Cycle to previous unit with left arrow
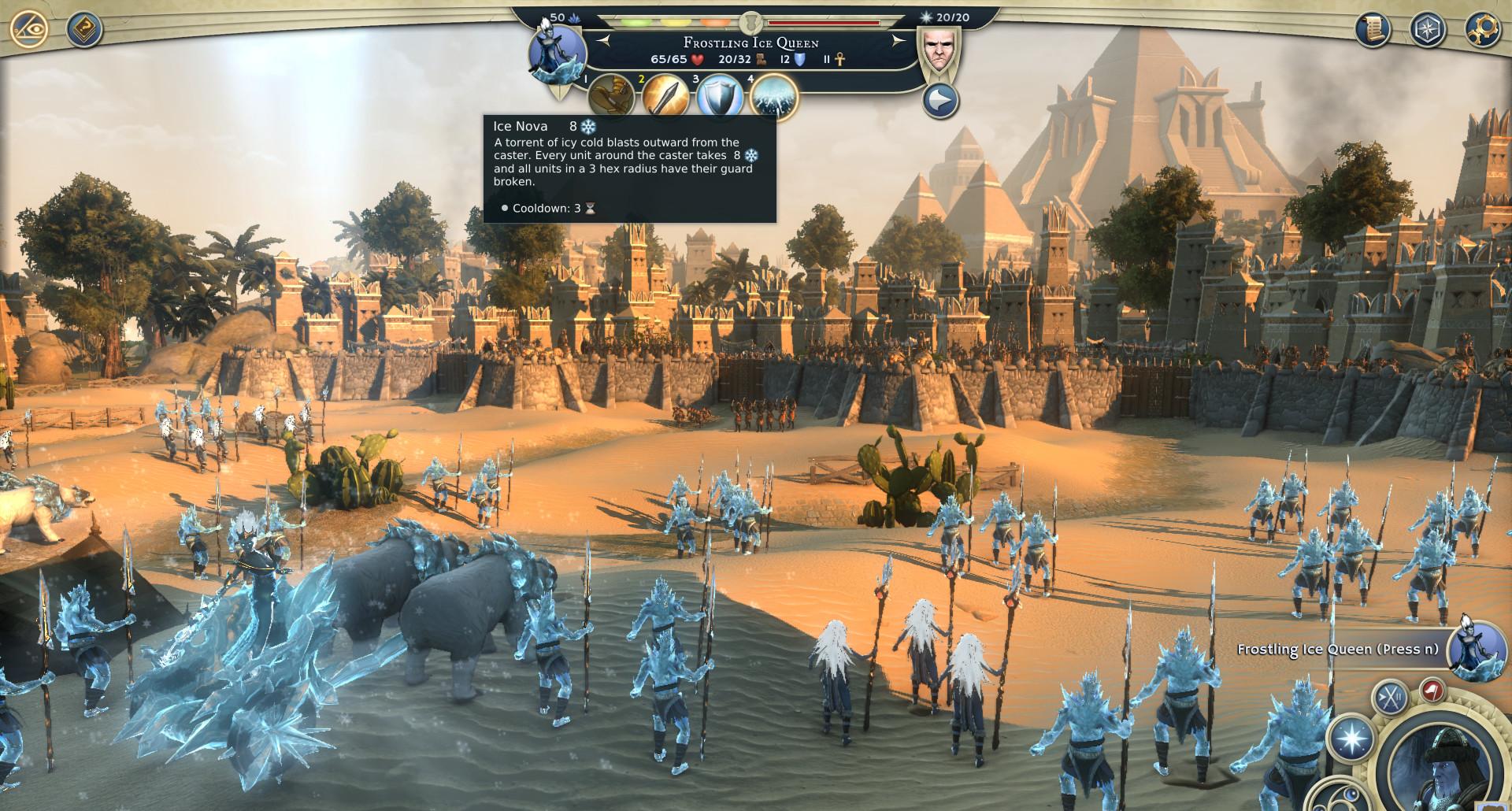This screenshot has height=811, width=1512. [602, 39]
